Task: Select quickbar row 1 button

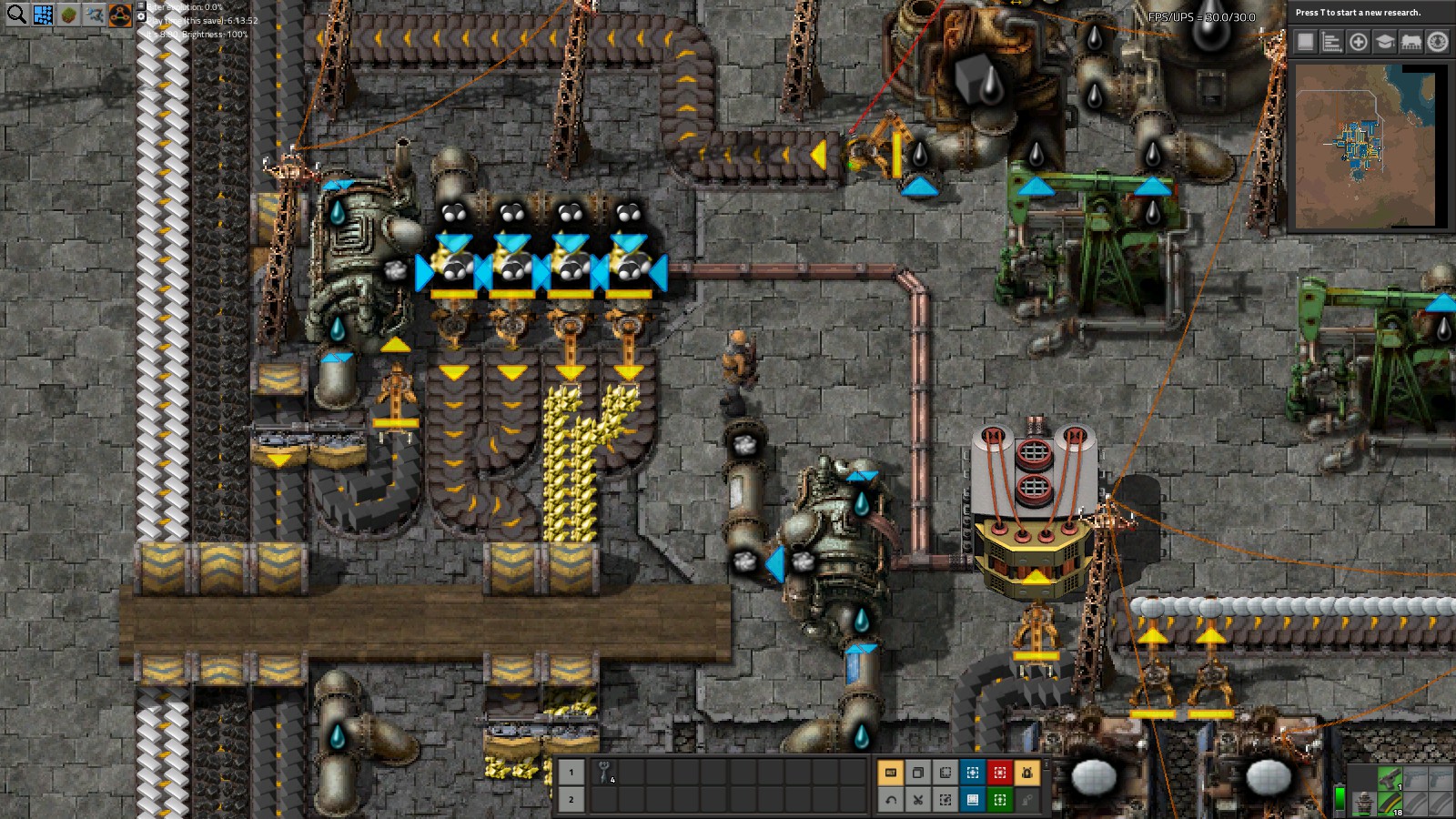Action: 571,773
